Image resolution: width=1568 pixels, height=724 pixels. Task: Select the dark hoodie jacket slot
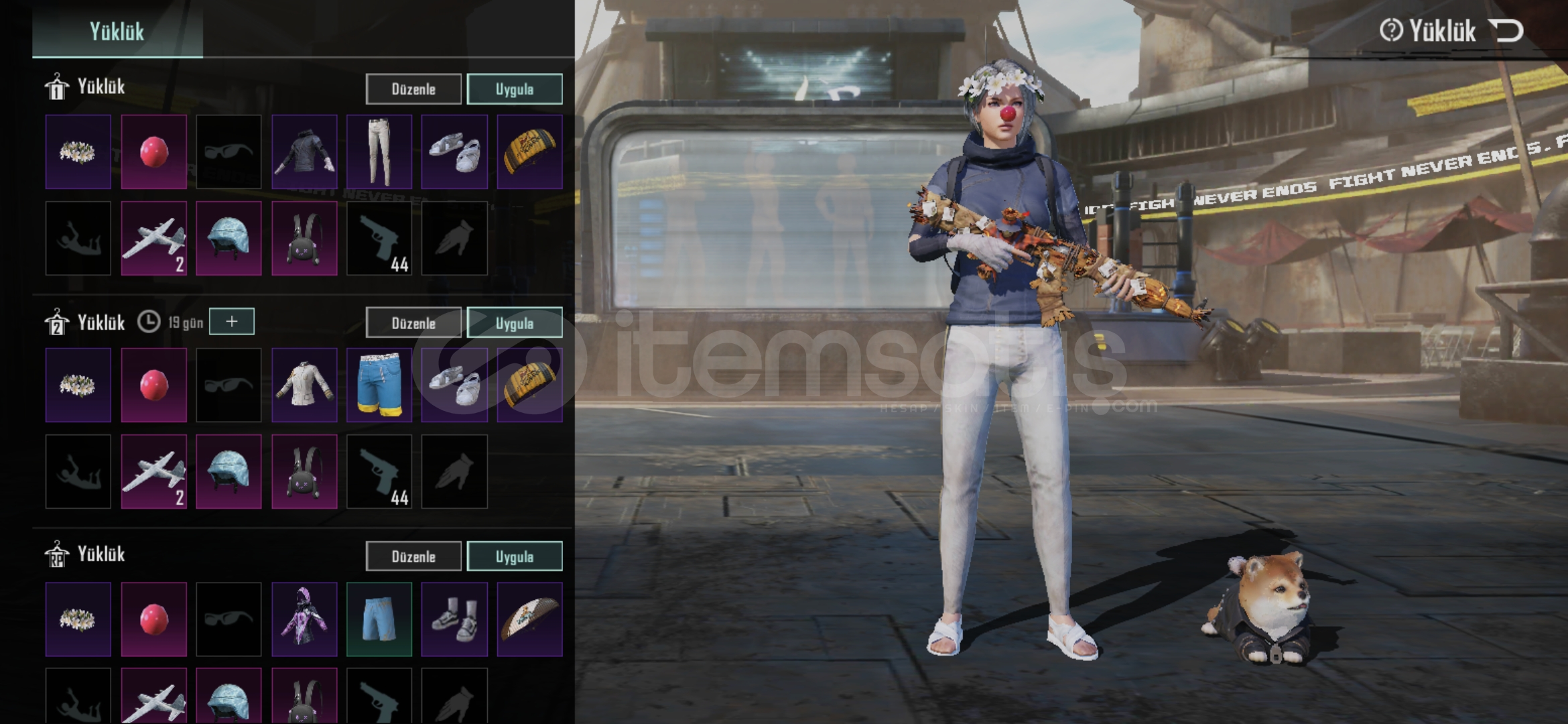pyautogui.click(x=304, y=152)
